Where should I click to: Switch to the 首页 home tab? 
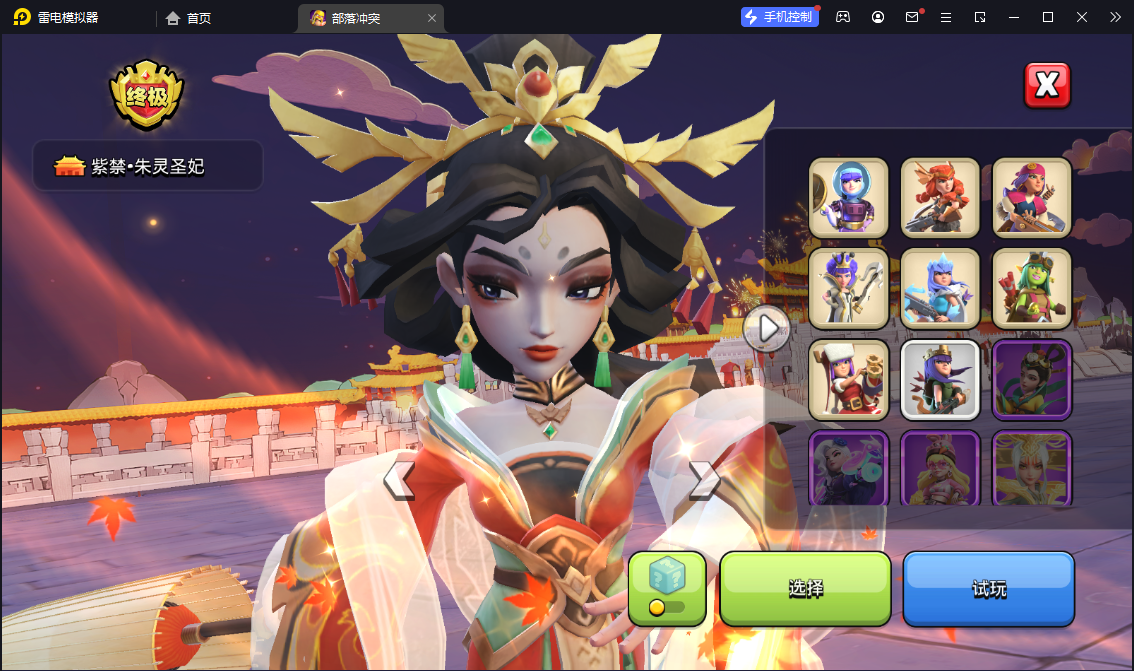[x=188, y=17]
